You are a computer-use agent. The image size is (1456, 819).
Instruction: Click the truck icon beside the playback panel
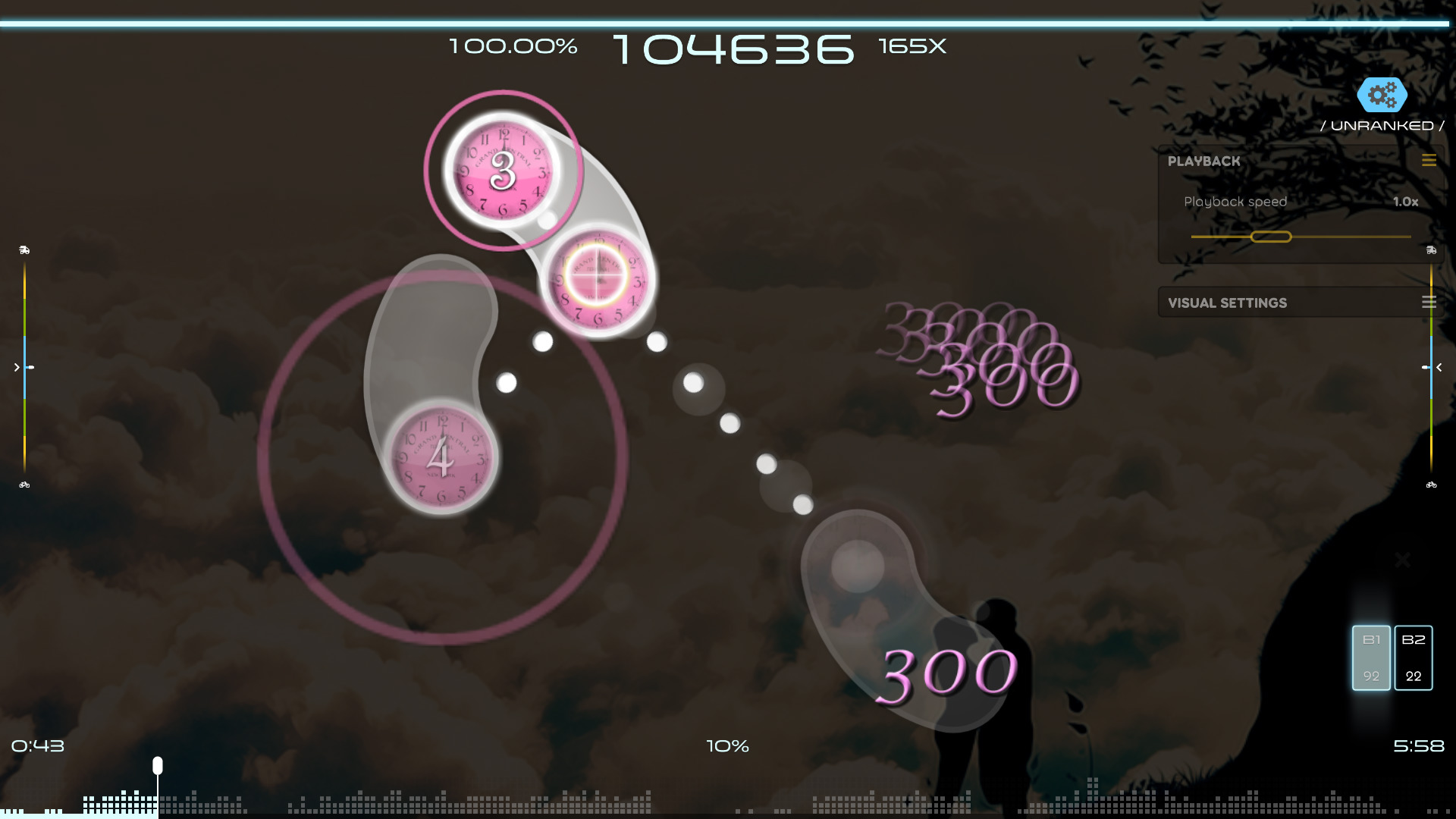(x=1430, y=250)
